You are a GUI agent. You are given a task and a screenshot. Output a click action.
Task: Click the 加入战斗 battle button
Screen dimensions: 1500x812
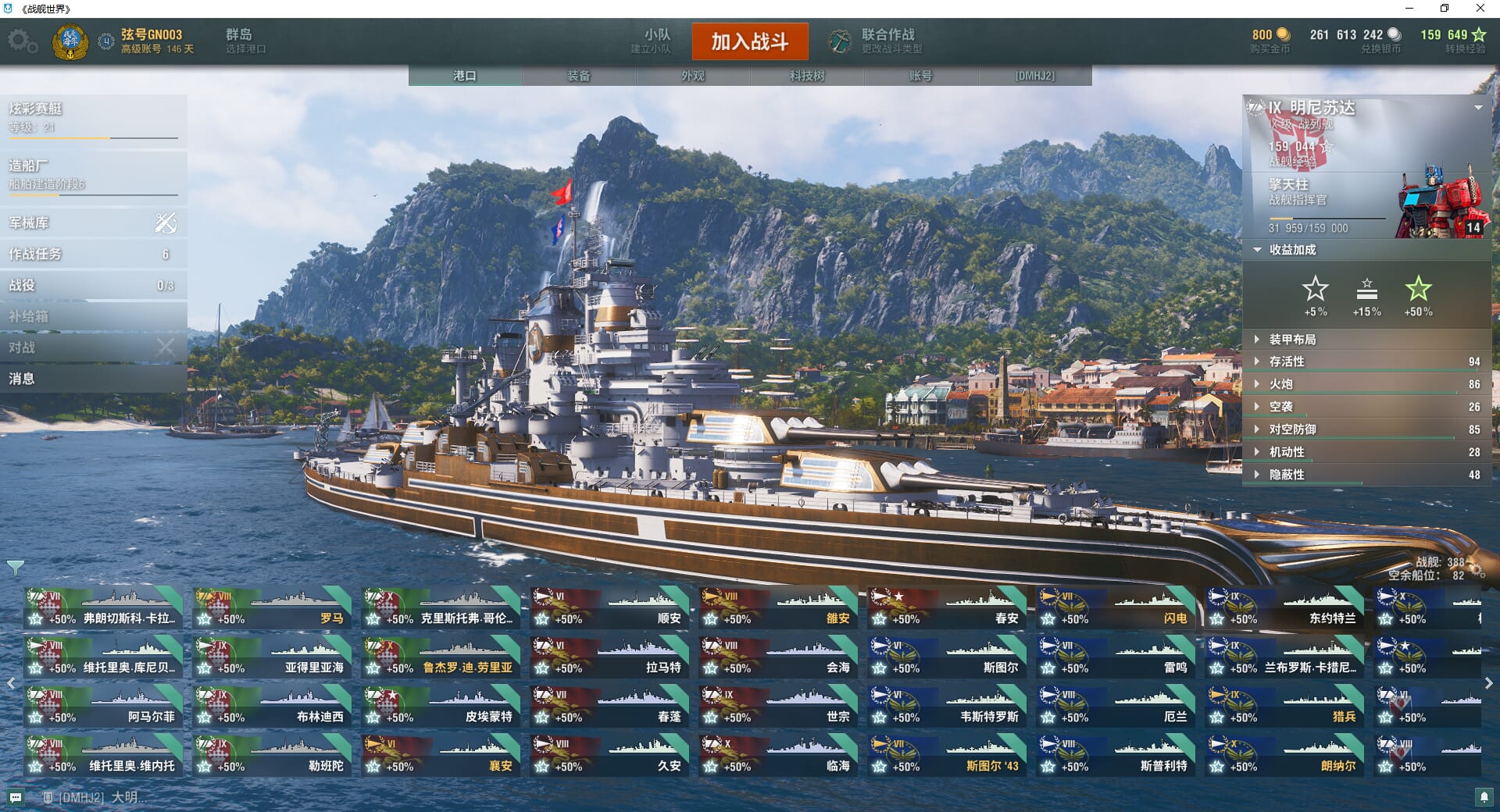point(749,41)
